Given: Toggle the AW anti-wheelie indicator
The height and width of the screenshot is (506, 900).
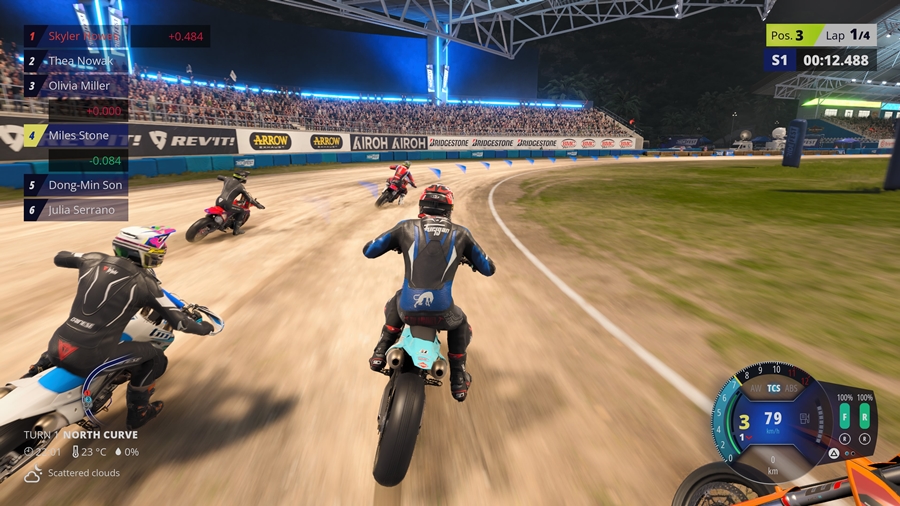Looking at the screenshot, I should pyautogui.click(x=756, y=389).
